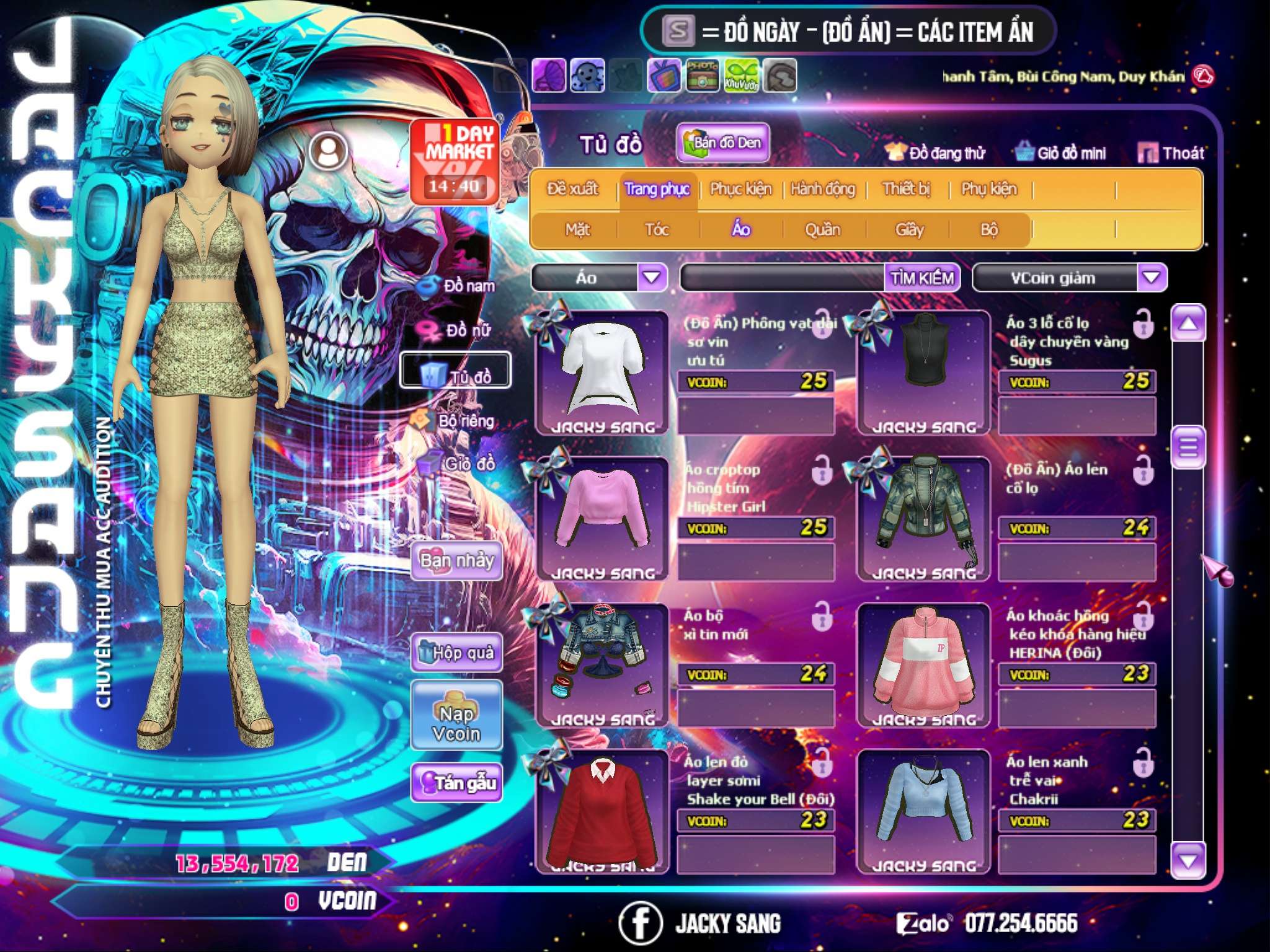
Task: Expand the Áo item type dropdown
Action: pyautogui.click(x=652, y=278)
